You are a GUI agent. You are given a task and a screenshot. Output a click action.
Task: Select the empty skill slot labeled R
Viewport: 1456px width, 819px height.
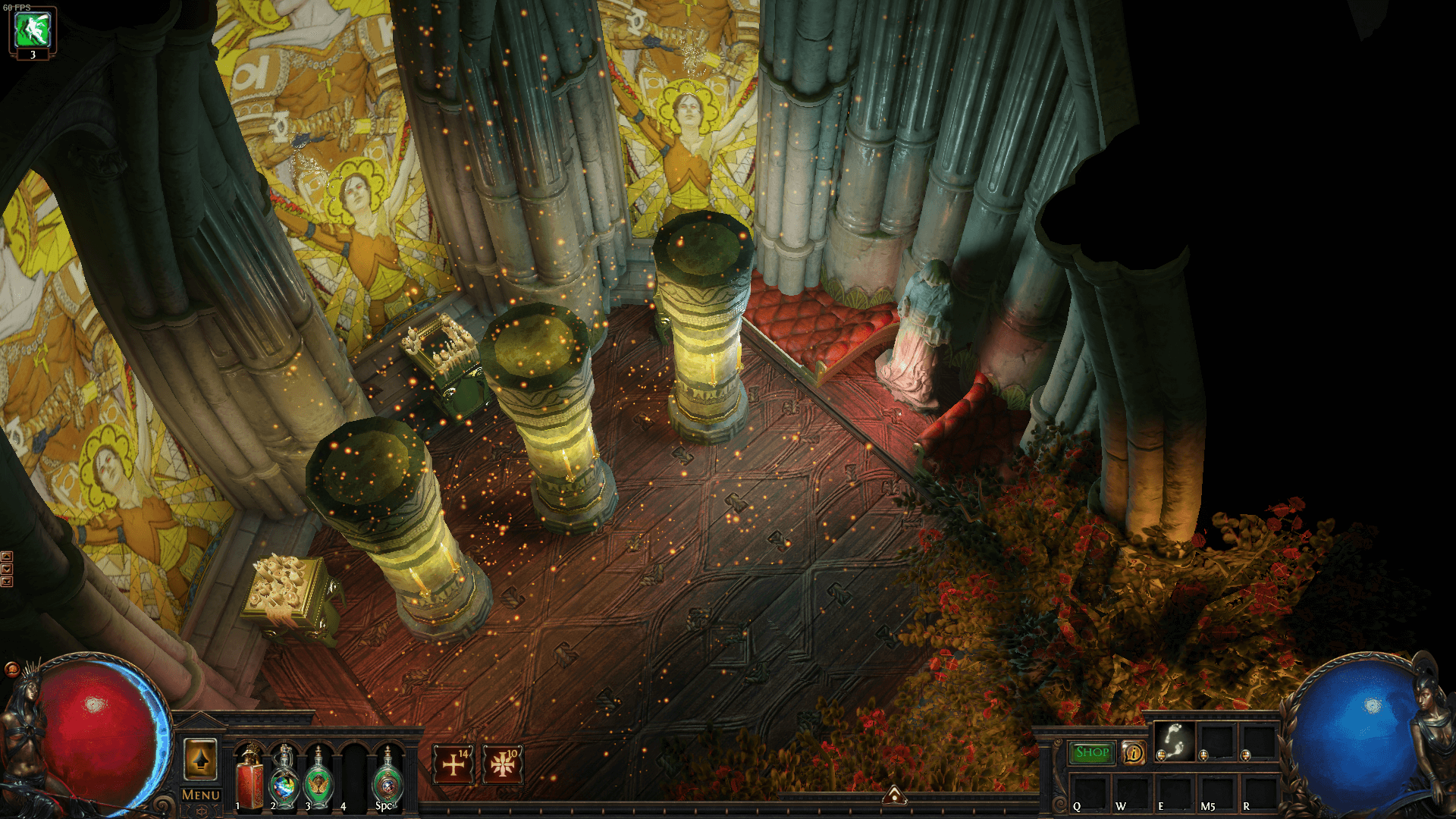coord(1259,792)
